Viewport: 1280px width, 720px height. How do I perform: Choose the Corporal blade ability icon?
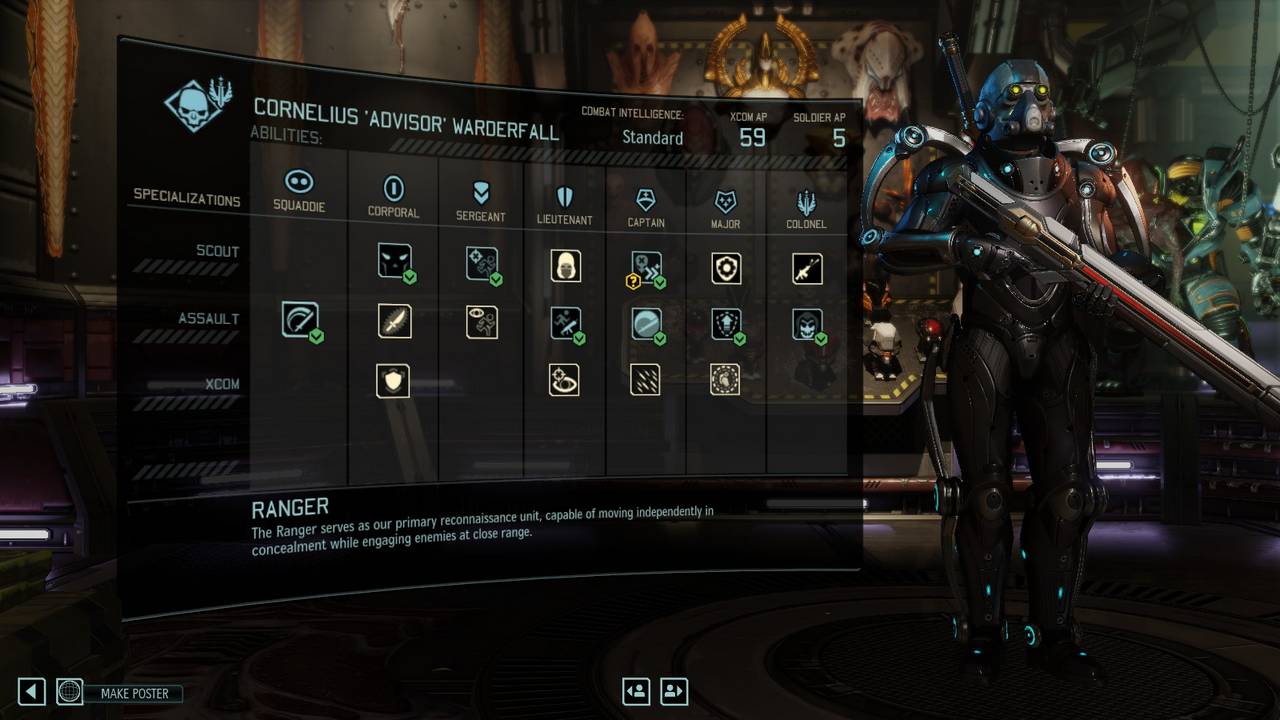tap(395, 321)
